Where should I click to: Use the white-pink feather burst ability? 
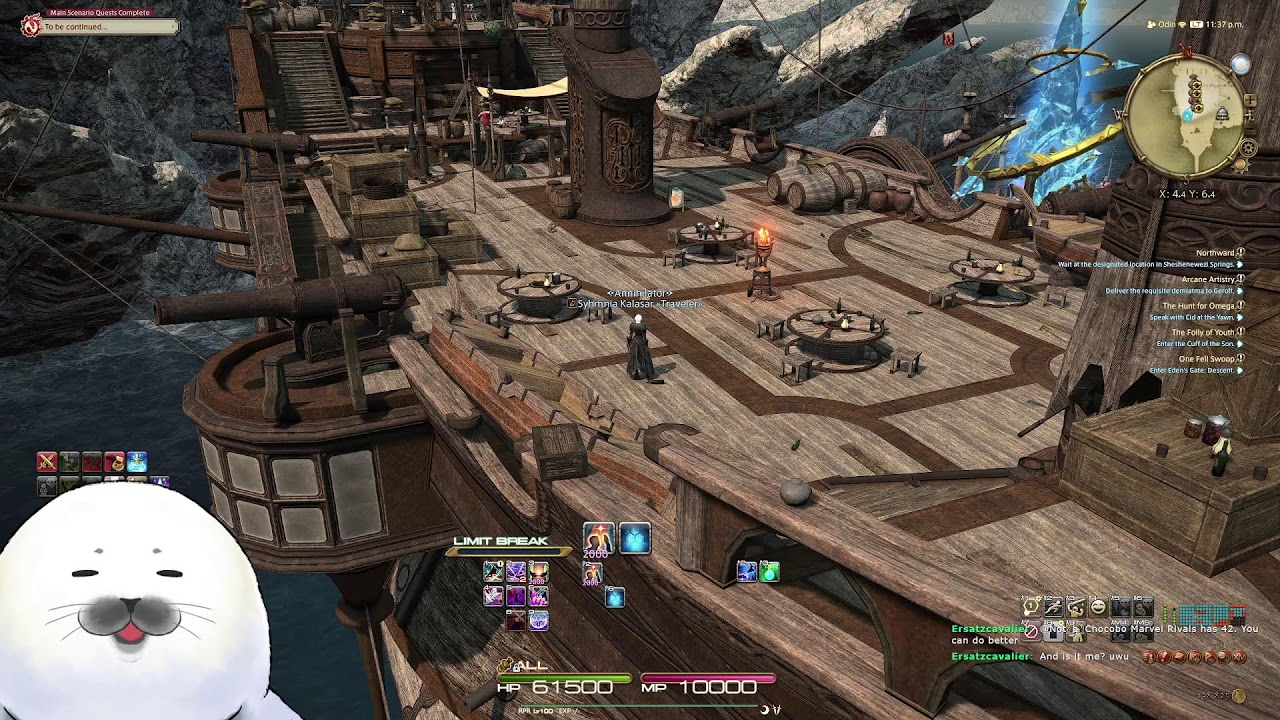493,596
